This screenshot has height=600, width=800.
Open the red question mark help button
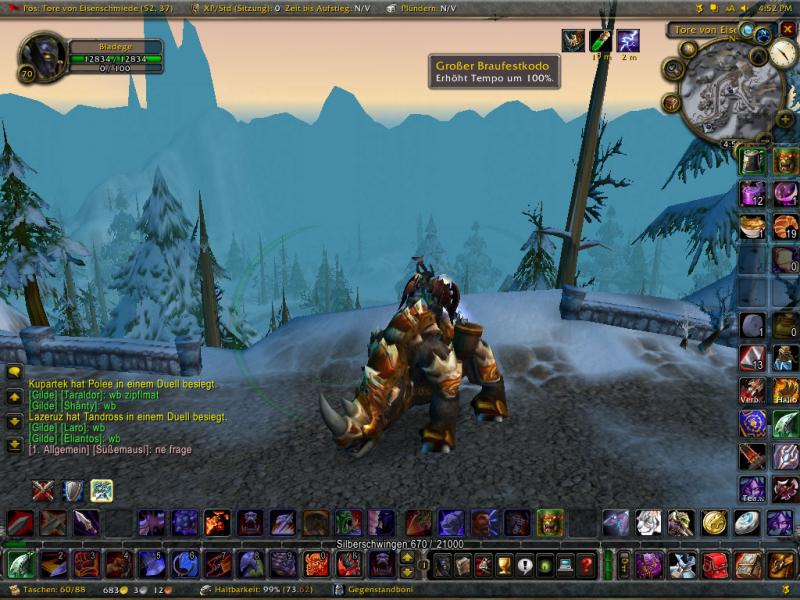tap(586, 565)
